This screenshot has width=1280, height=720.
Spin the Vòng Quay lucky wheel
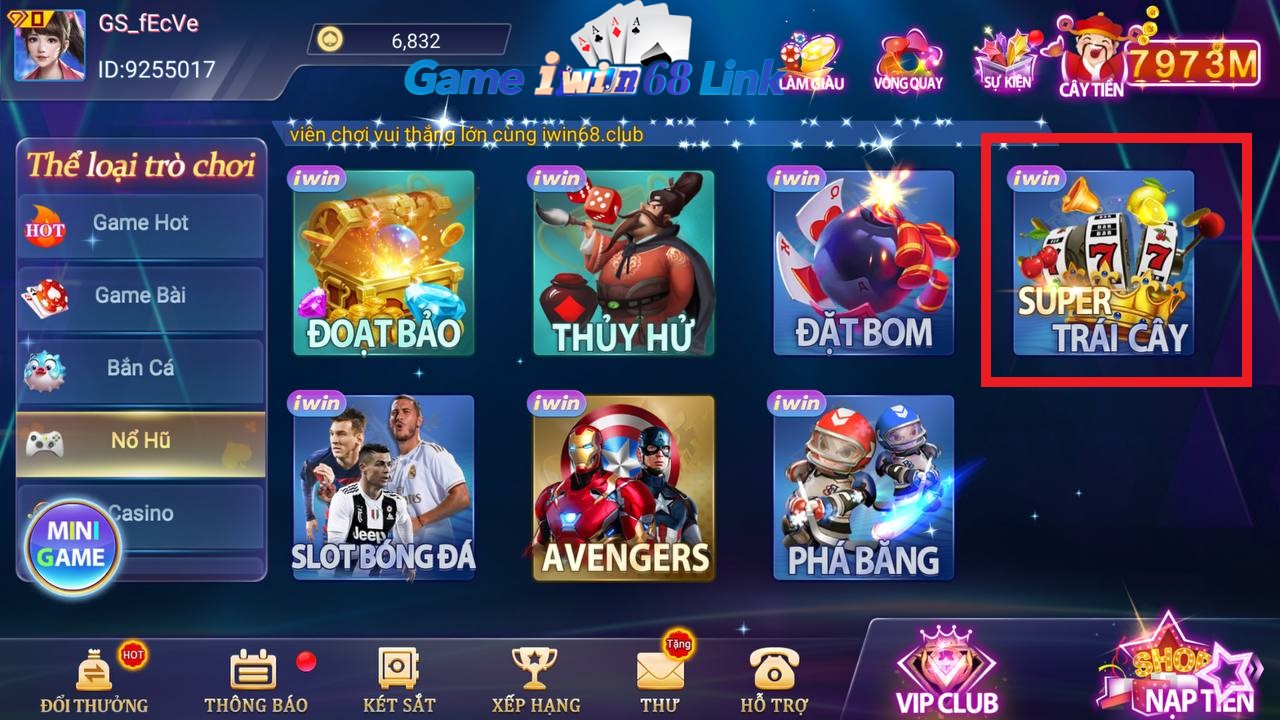coord(908,60)
